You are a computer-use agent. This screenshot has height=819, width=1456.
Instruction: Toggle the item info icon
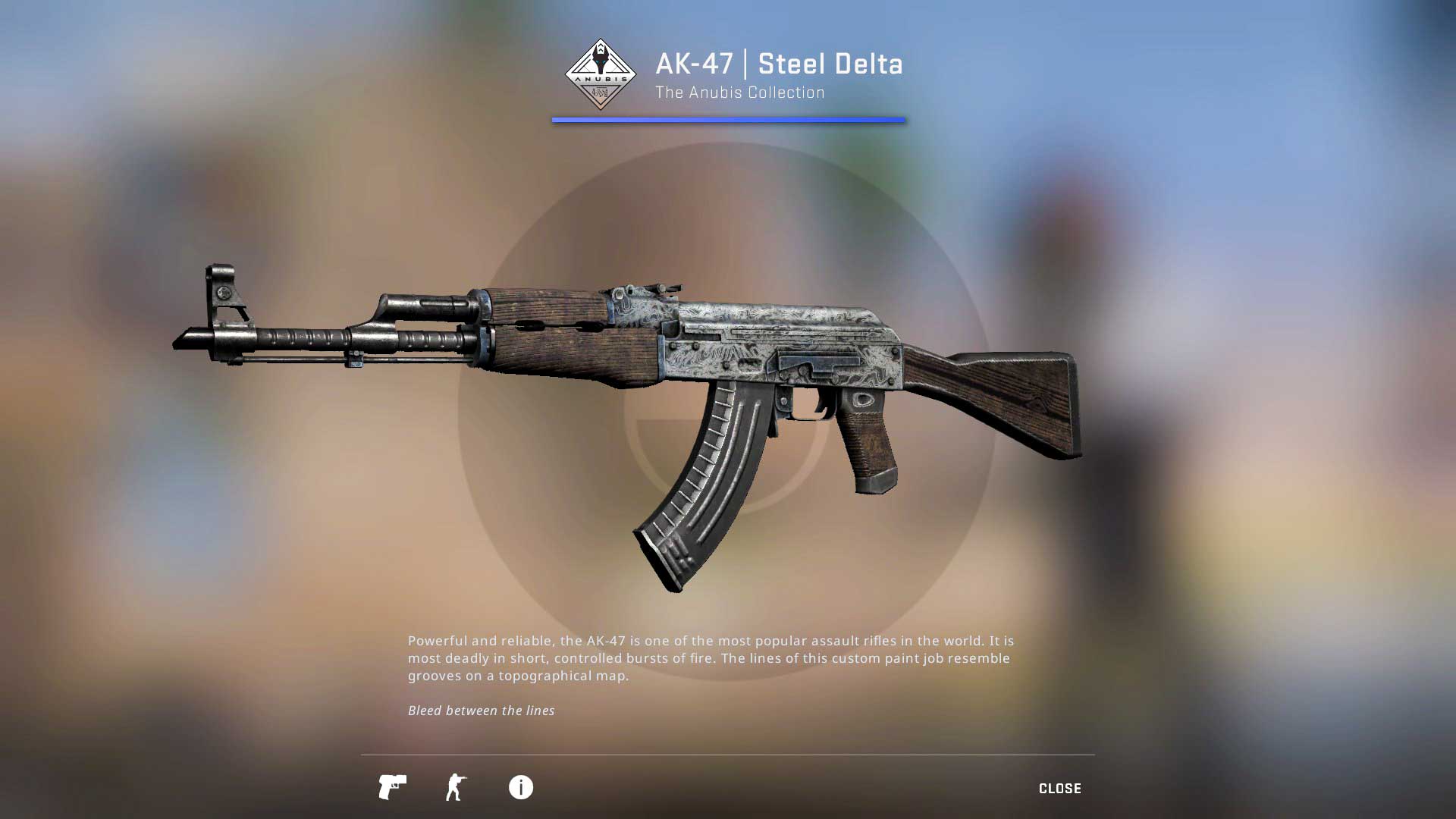click(520, 787)
